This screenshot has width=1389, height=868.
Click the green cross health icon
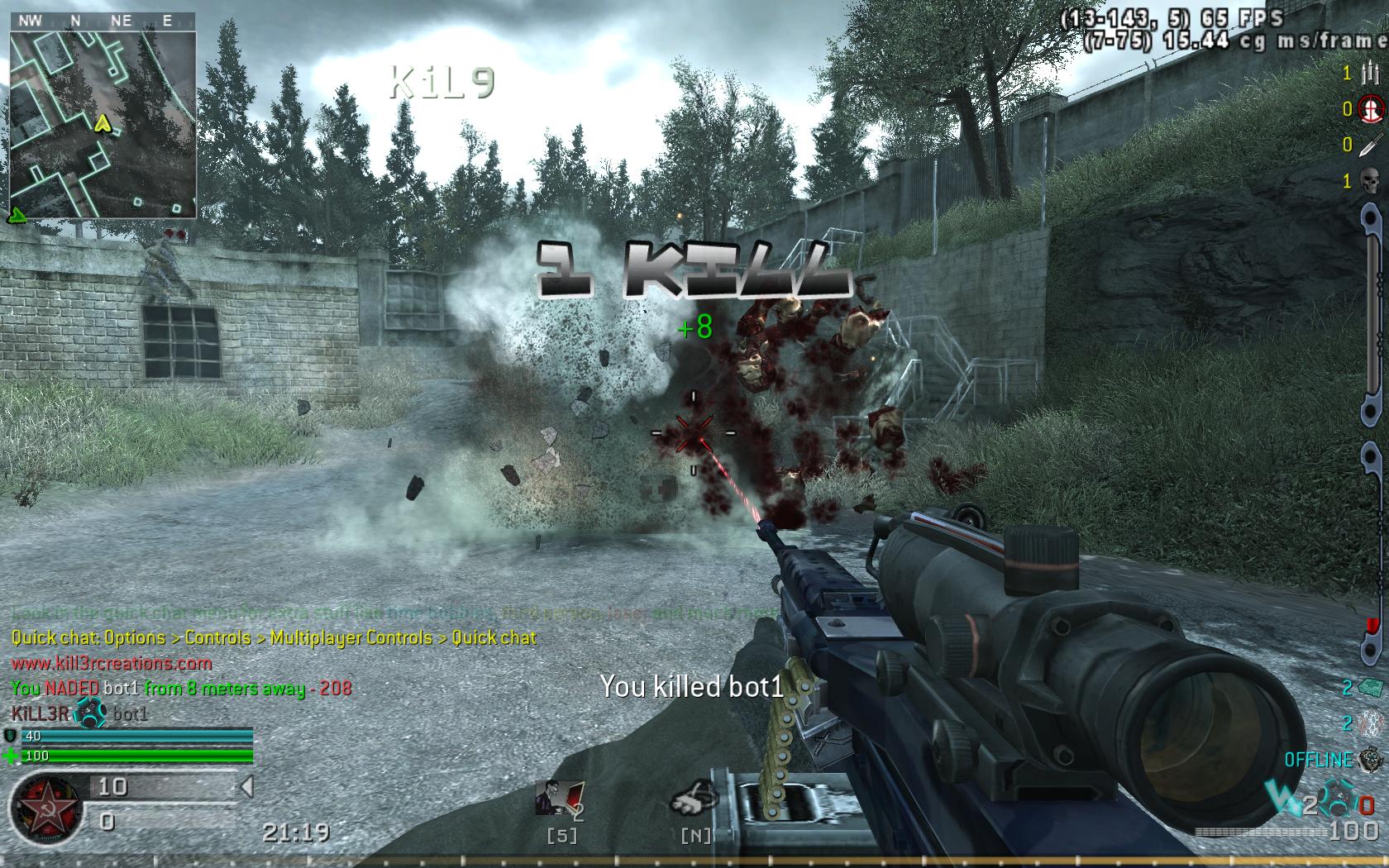[11, 756]
